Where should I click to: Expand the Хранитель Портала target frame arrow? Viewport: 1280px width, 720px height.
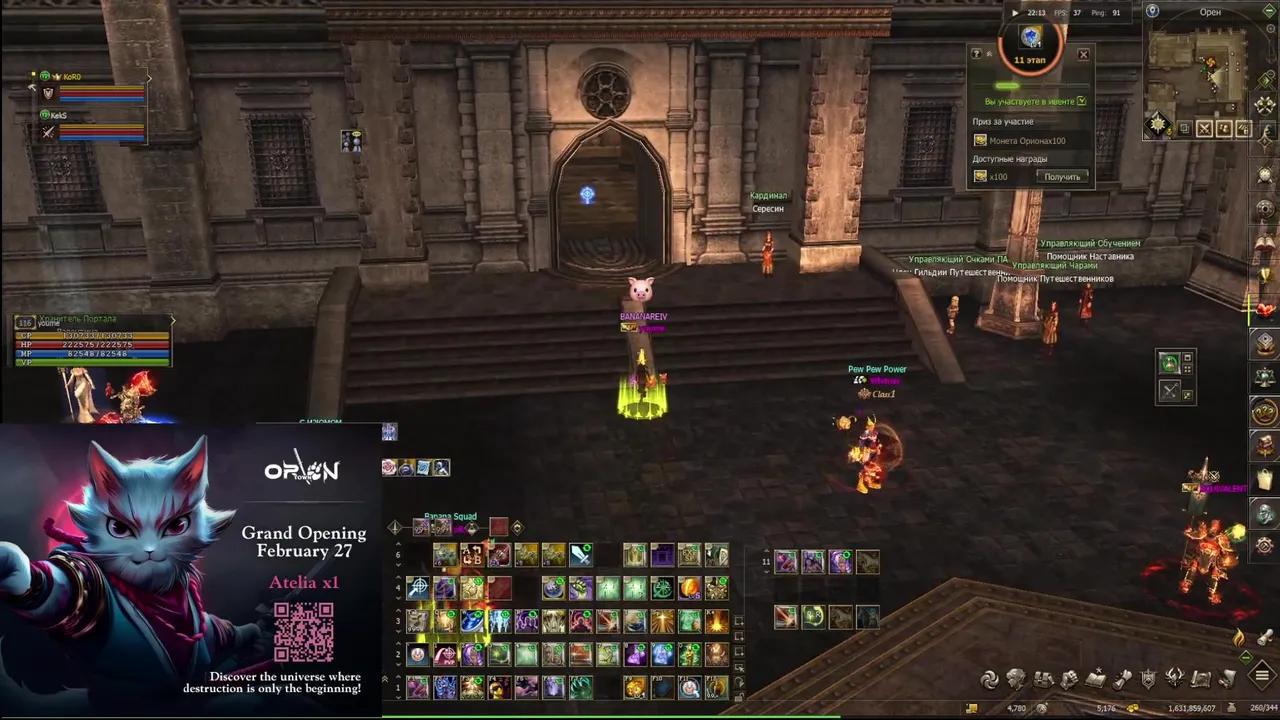(x=172, y=320)
